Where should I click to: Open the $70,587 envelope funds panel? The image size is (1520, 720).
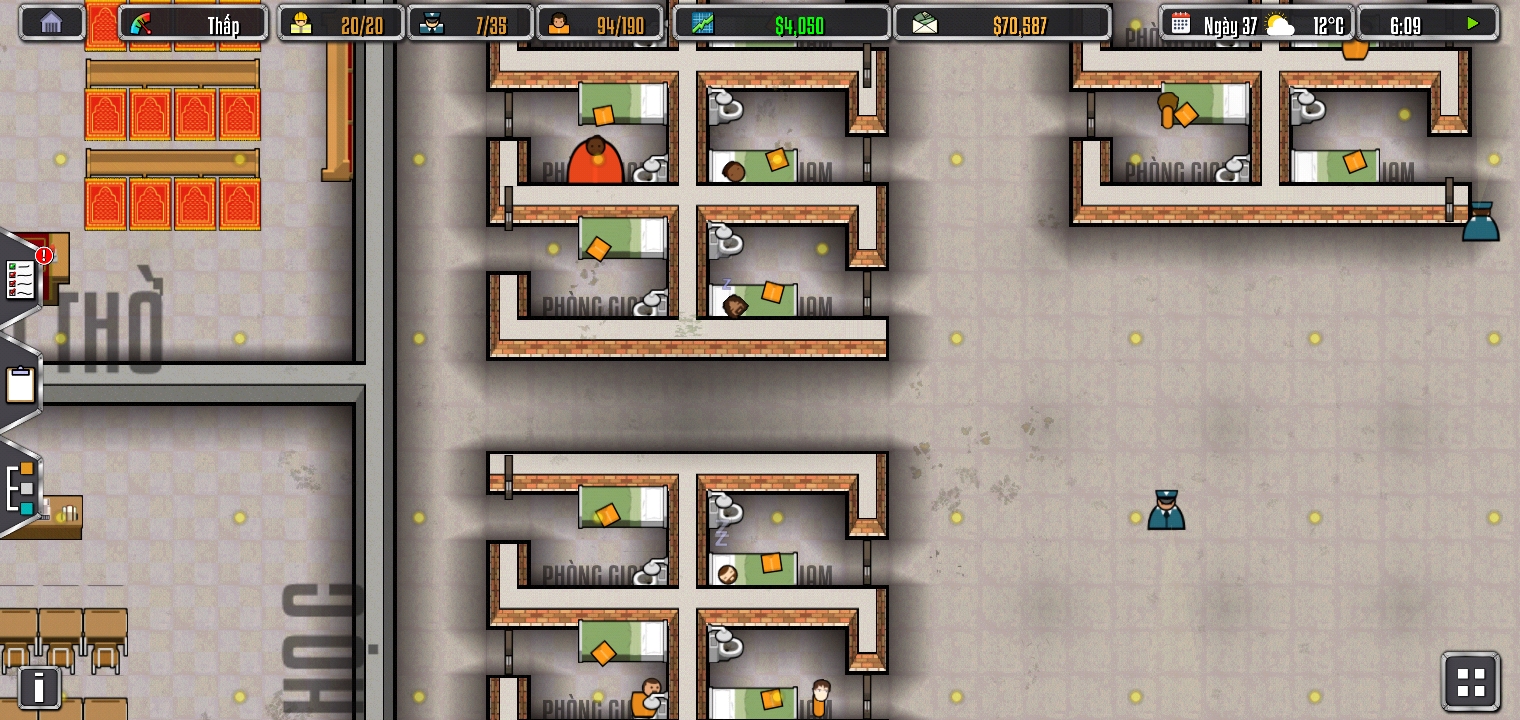[x=1001, y=24]
